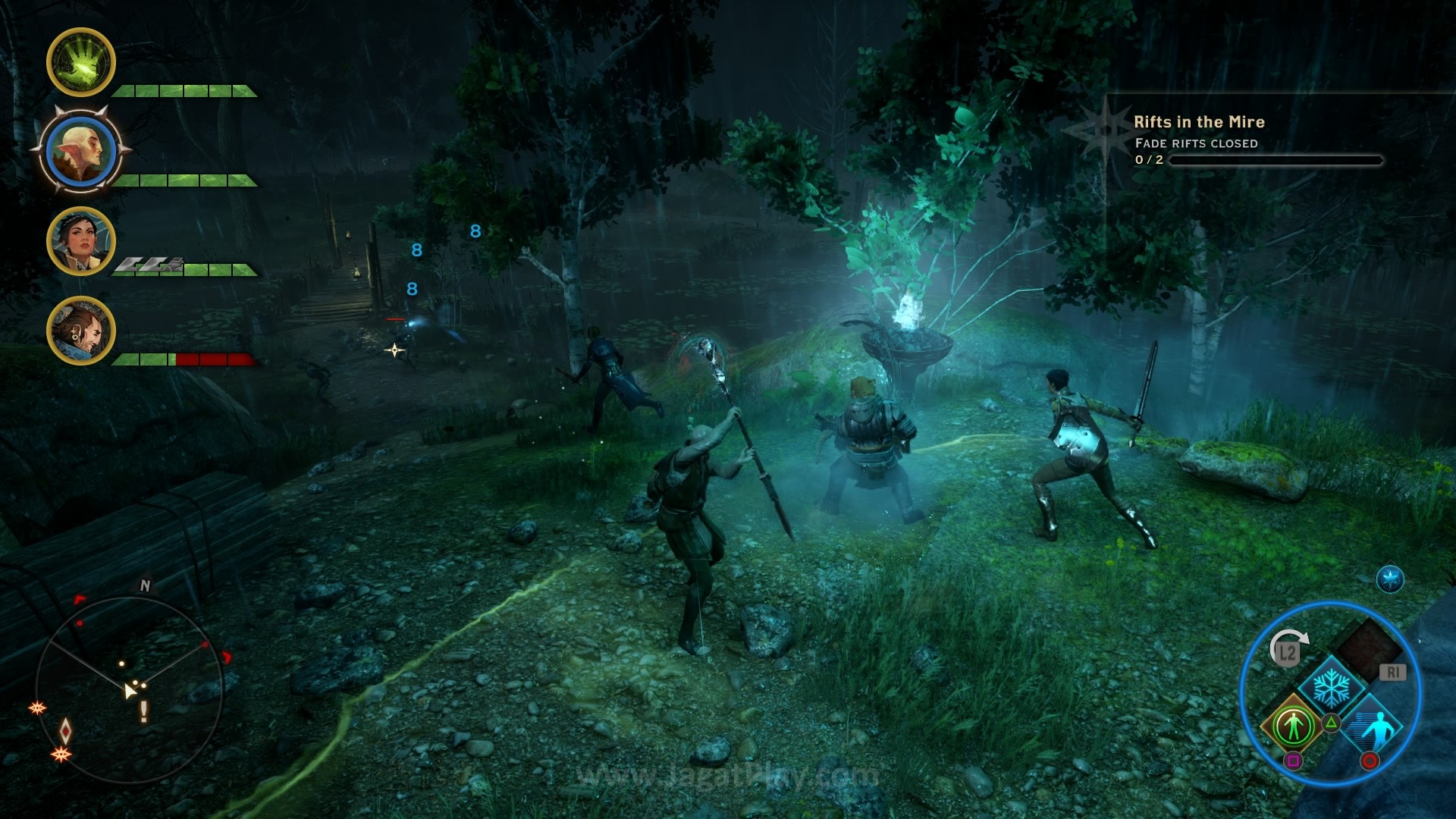Click the exclamation mark marker on minimap

143,711
